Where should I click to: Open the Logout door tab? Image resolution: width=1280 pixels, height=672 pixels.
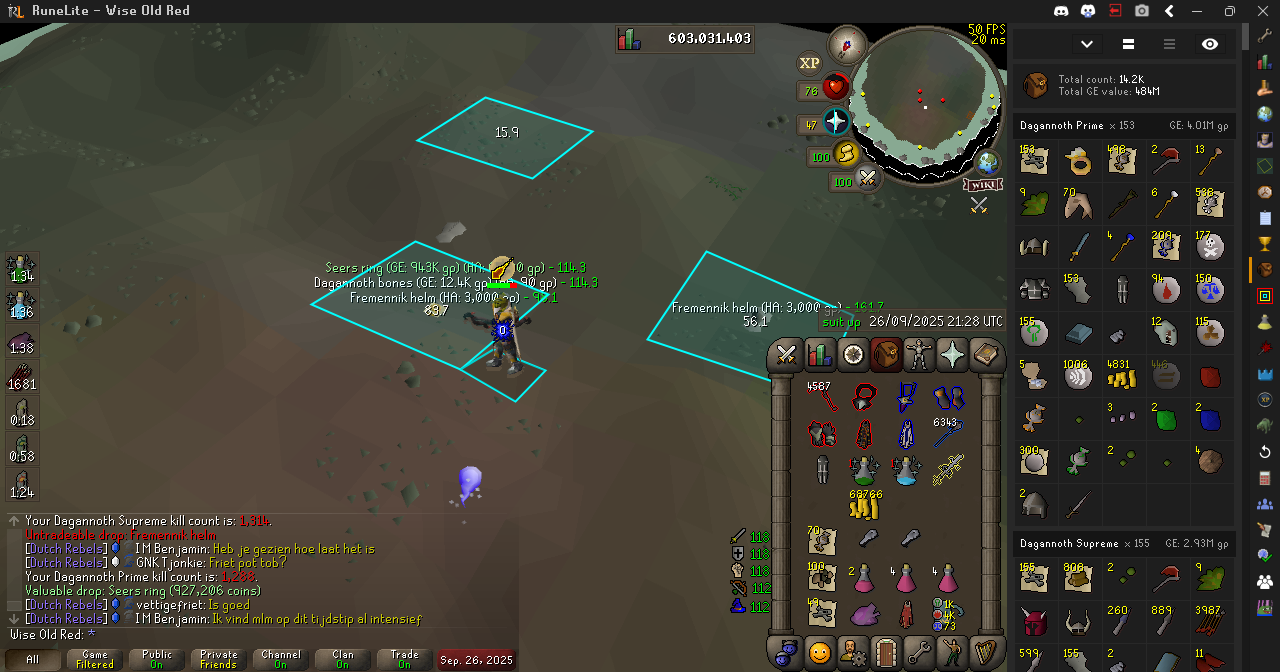pos(886,652)
